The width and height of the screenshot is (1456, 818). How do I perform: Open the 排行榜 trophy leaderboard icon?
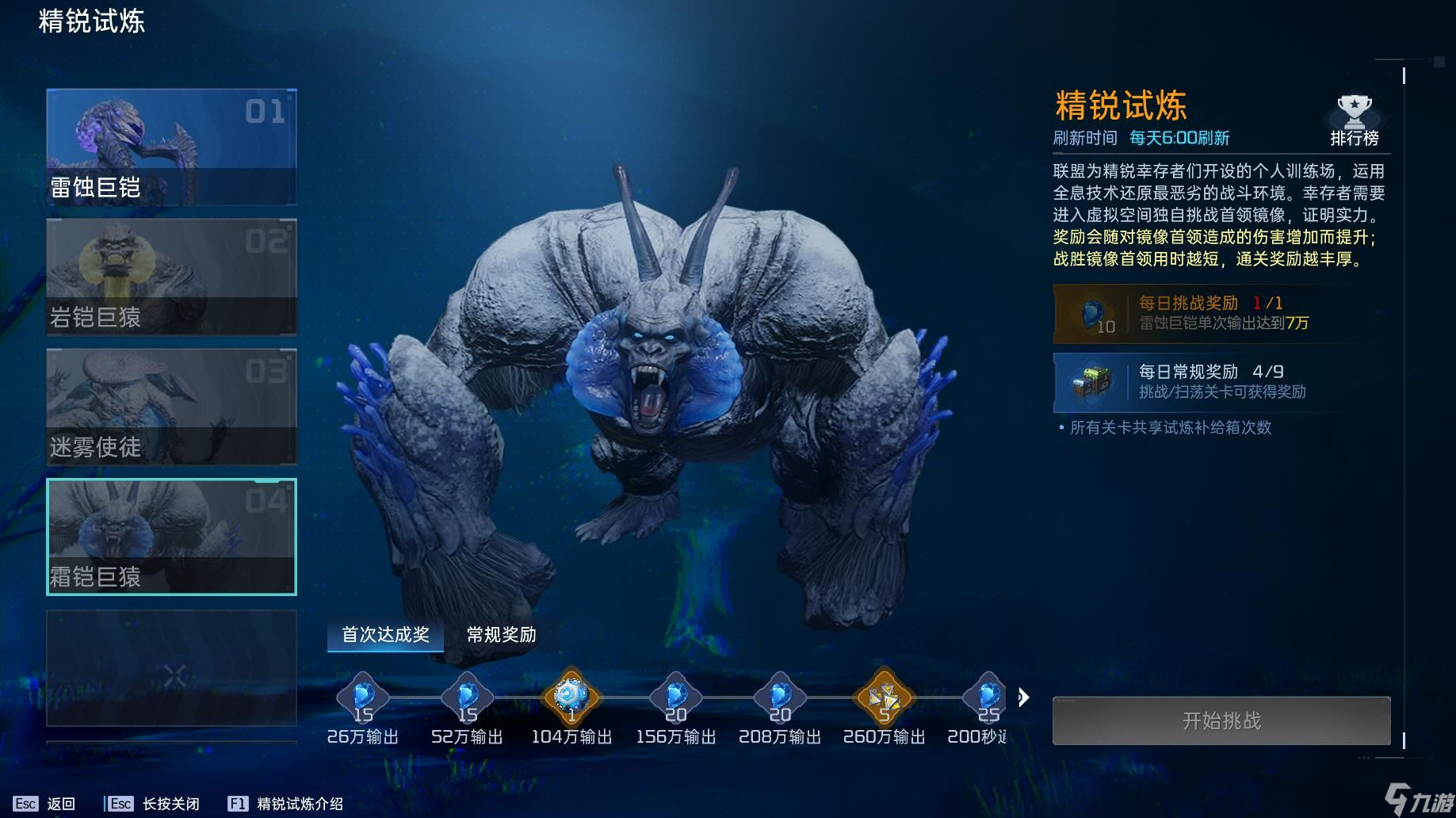[x=1355, y=113]
